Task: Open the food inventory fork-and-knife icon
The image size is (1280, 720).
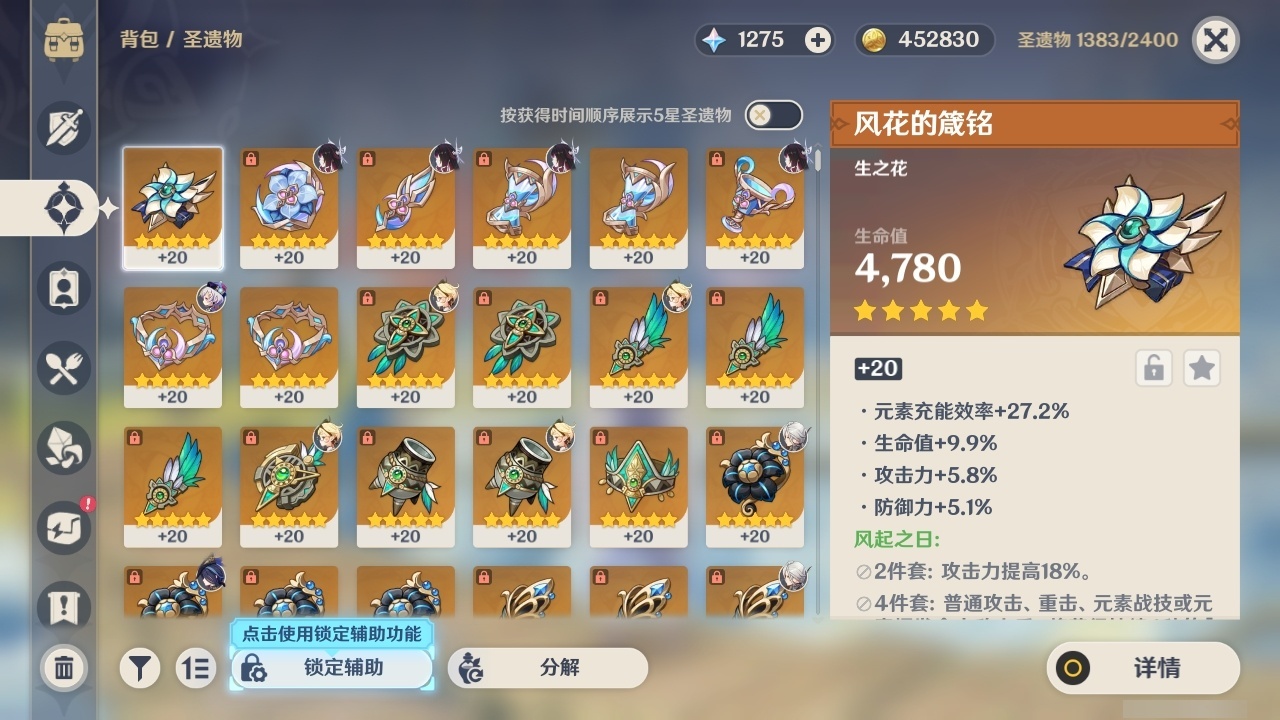Action: [x=64, y=368]
